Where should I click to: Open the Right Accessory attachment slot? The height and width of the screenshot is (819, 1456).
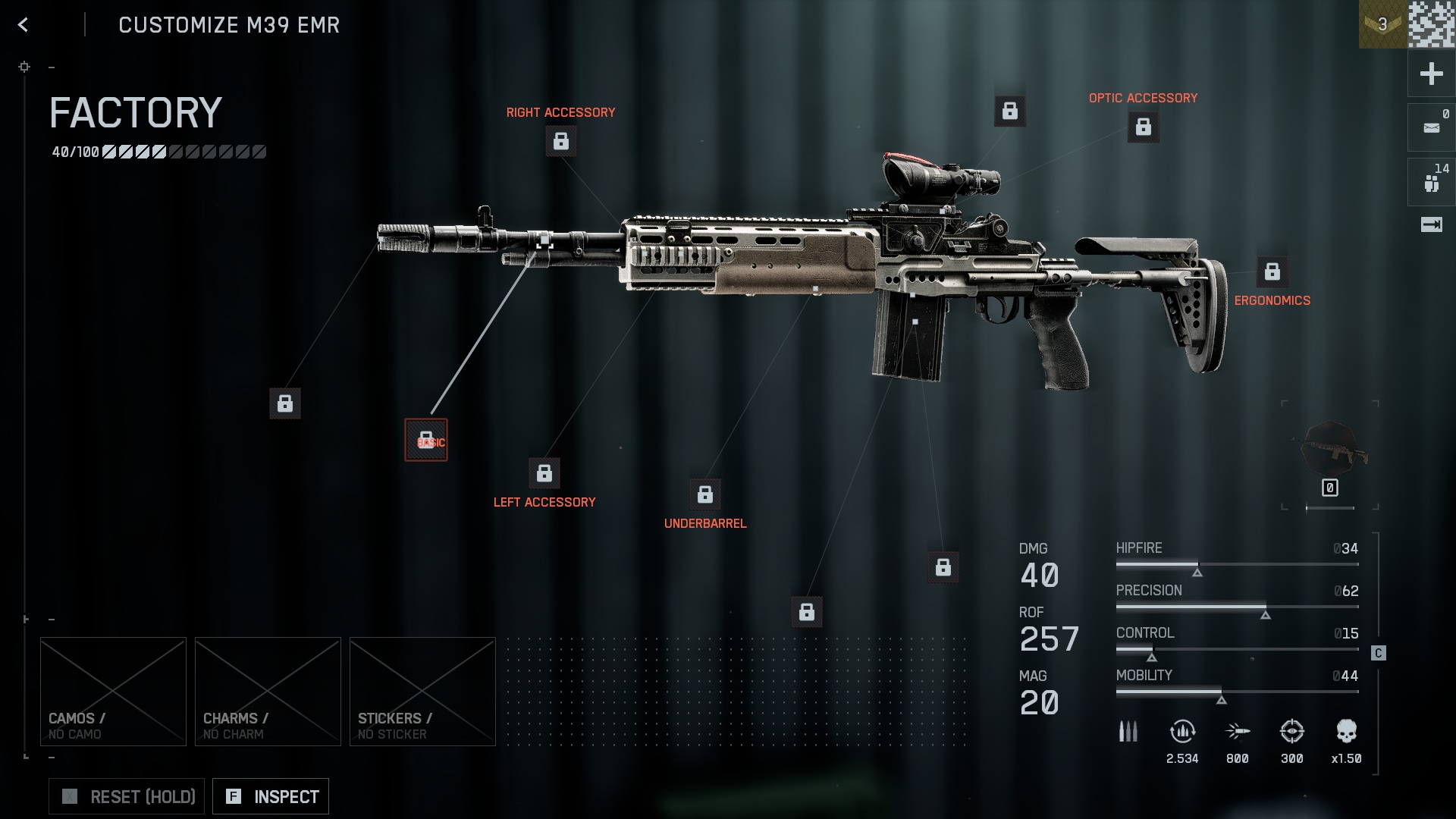point(561,141)
